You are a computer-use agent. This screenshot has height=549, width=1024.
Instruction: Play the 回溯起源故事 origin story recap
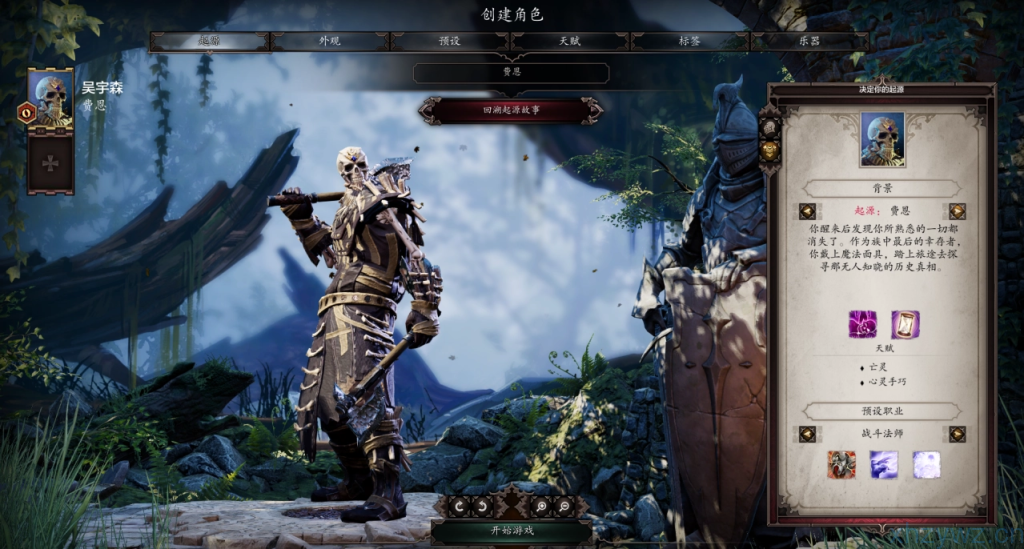pyautogui.click(x=511, y=110)
